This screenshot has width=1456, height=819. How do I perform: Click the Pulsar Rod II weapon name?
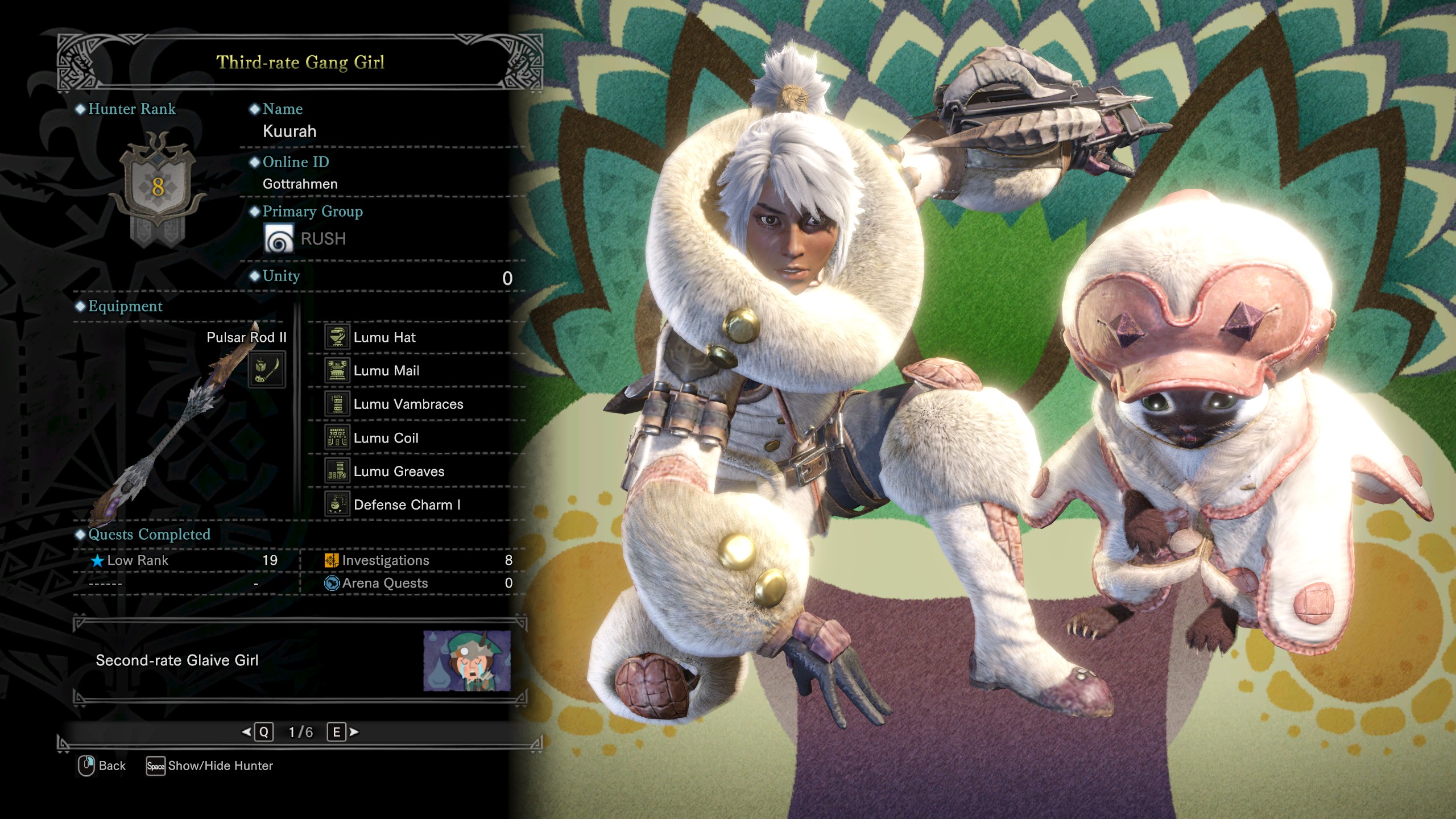246,337
